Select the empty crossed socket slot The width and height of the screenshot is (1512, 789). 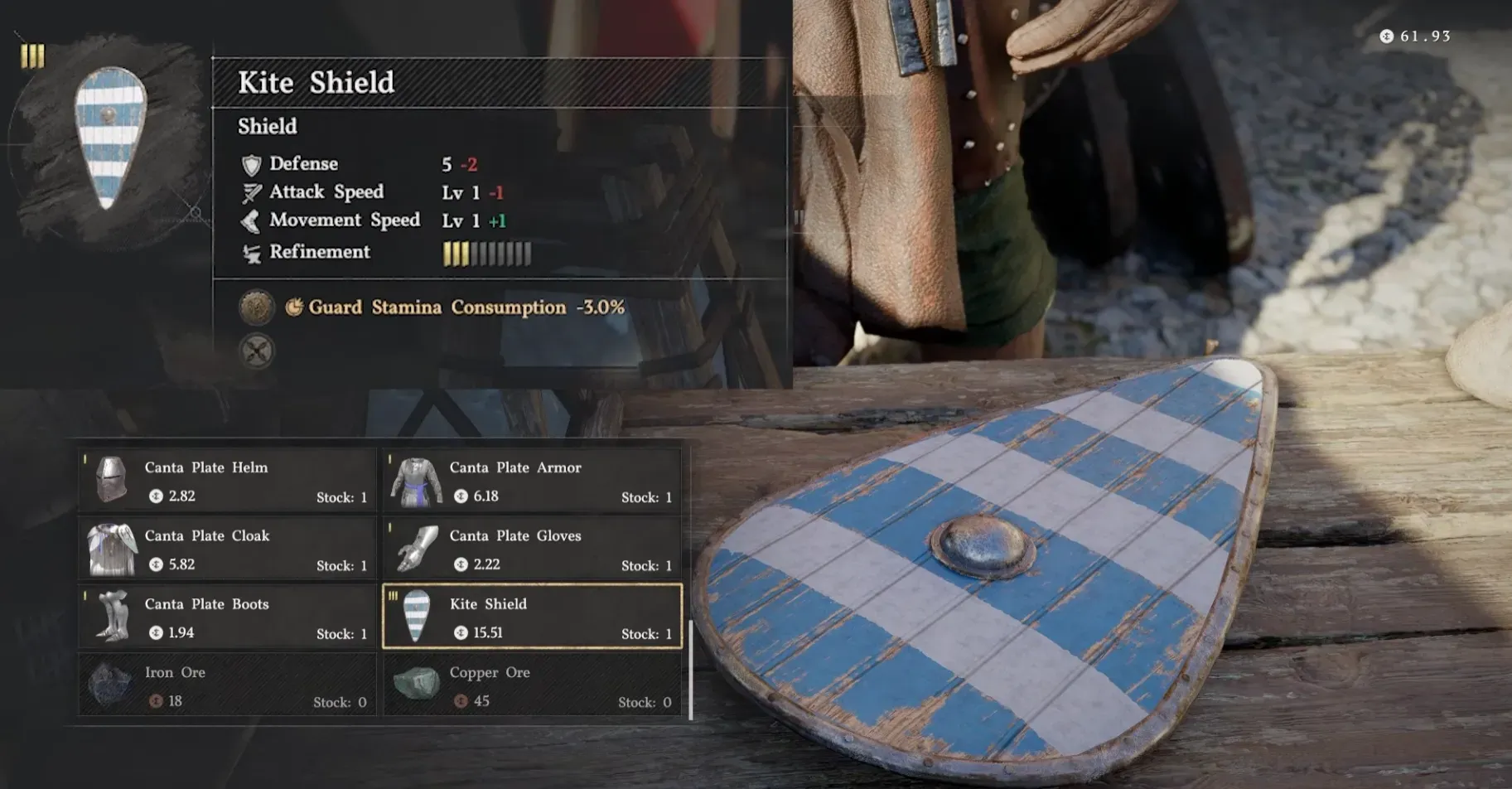tap(257, 351)
